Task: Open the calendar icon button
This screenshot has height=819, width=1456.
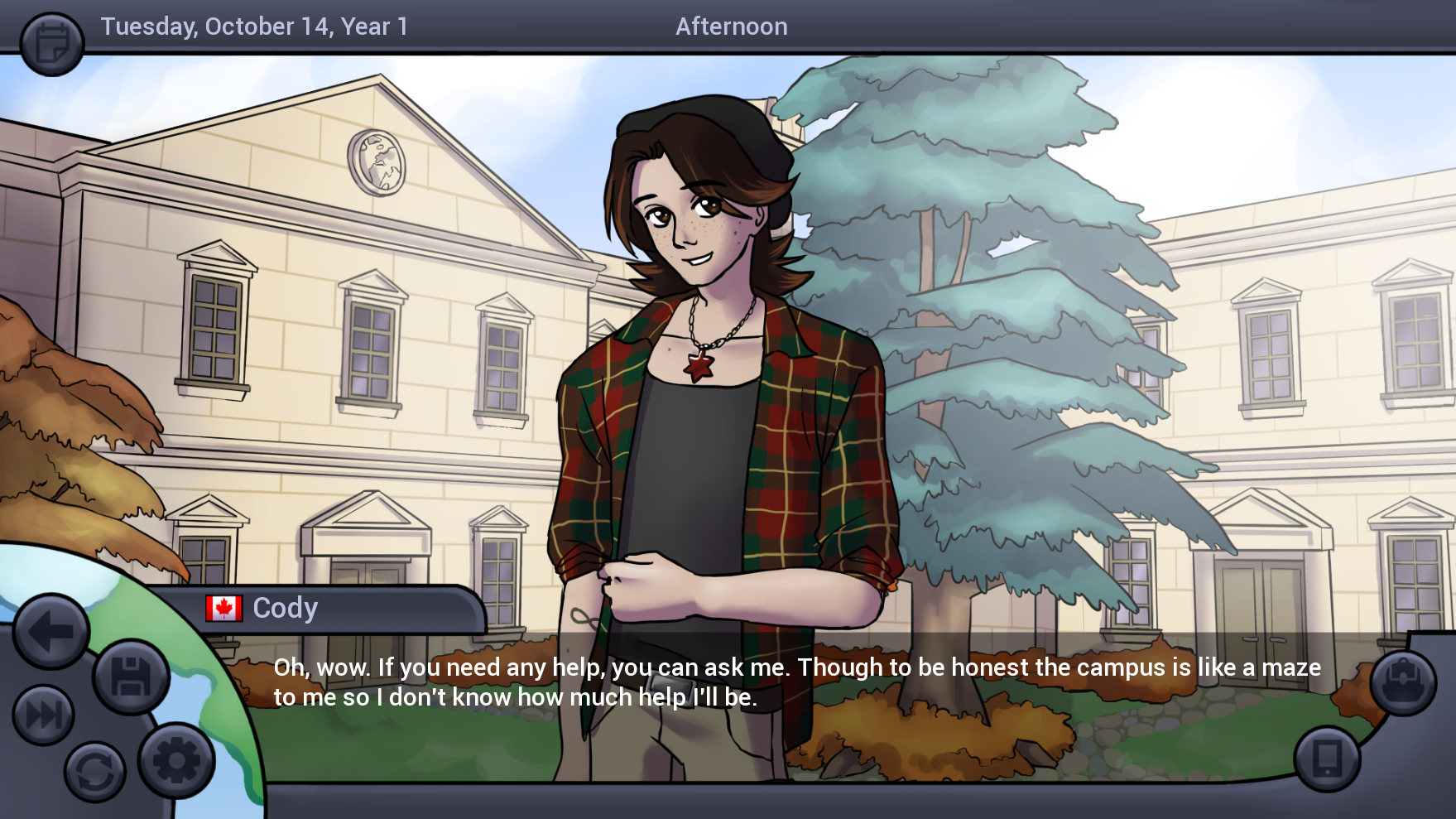Action: pos(51,43)
